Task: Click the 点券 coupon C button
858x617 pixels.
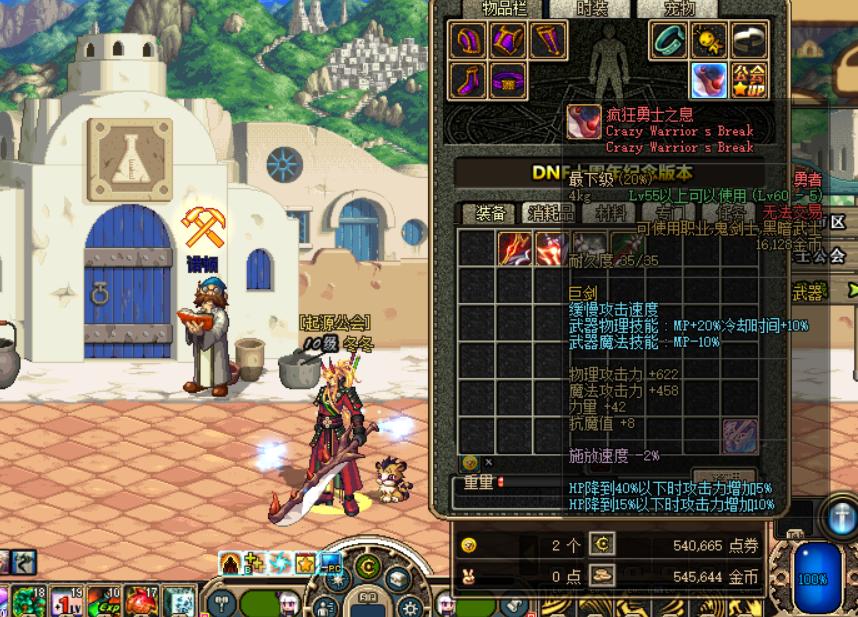Action: point(602,544)
